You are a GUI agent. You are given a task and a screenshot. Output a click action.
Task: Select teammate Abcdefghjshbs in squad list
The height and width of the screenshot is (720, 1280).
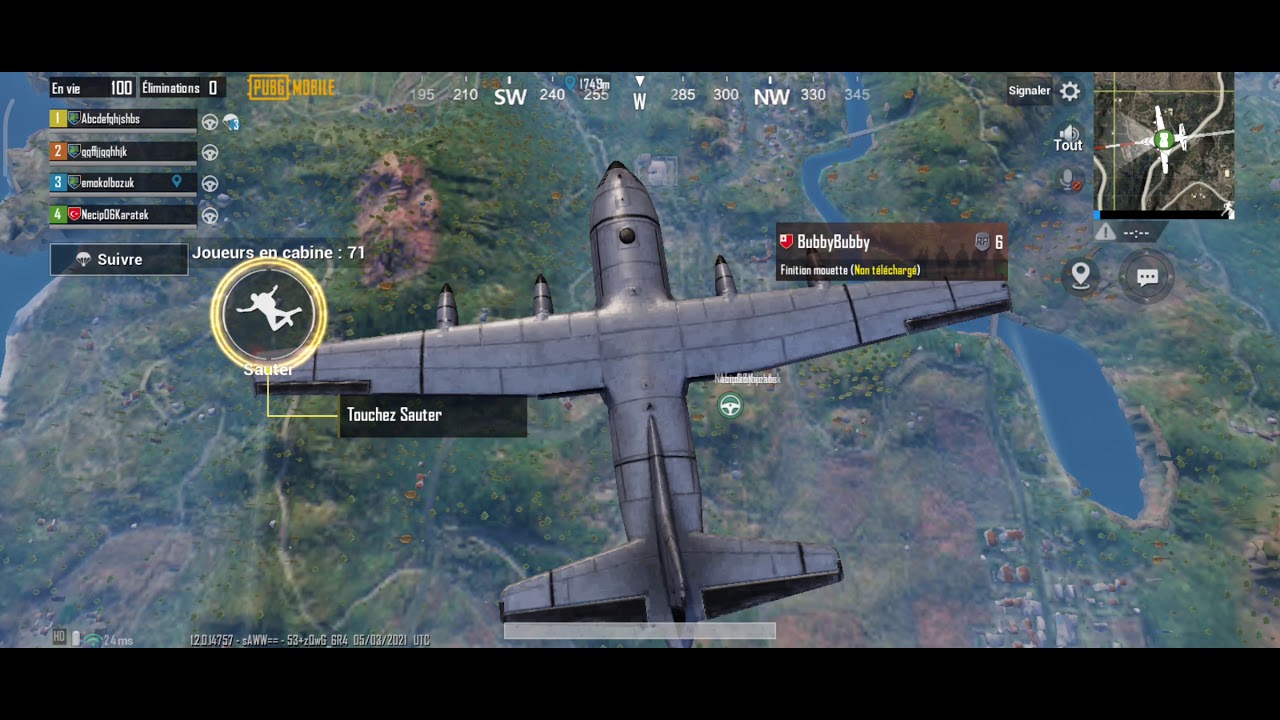(123, 119)
